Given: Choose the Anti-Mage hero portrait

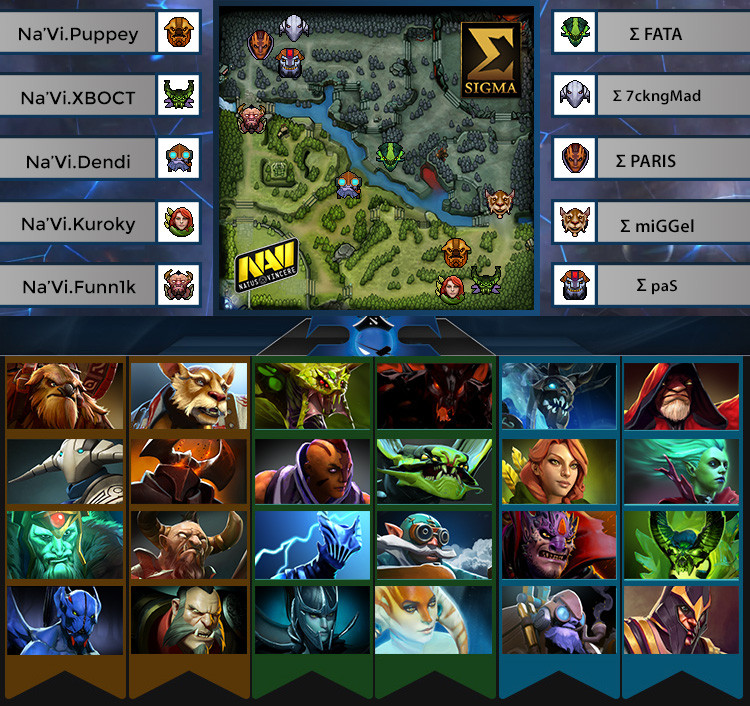Looking at the screenshot, I should point(312,473).
